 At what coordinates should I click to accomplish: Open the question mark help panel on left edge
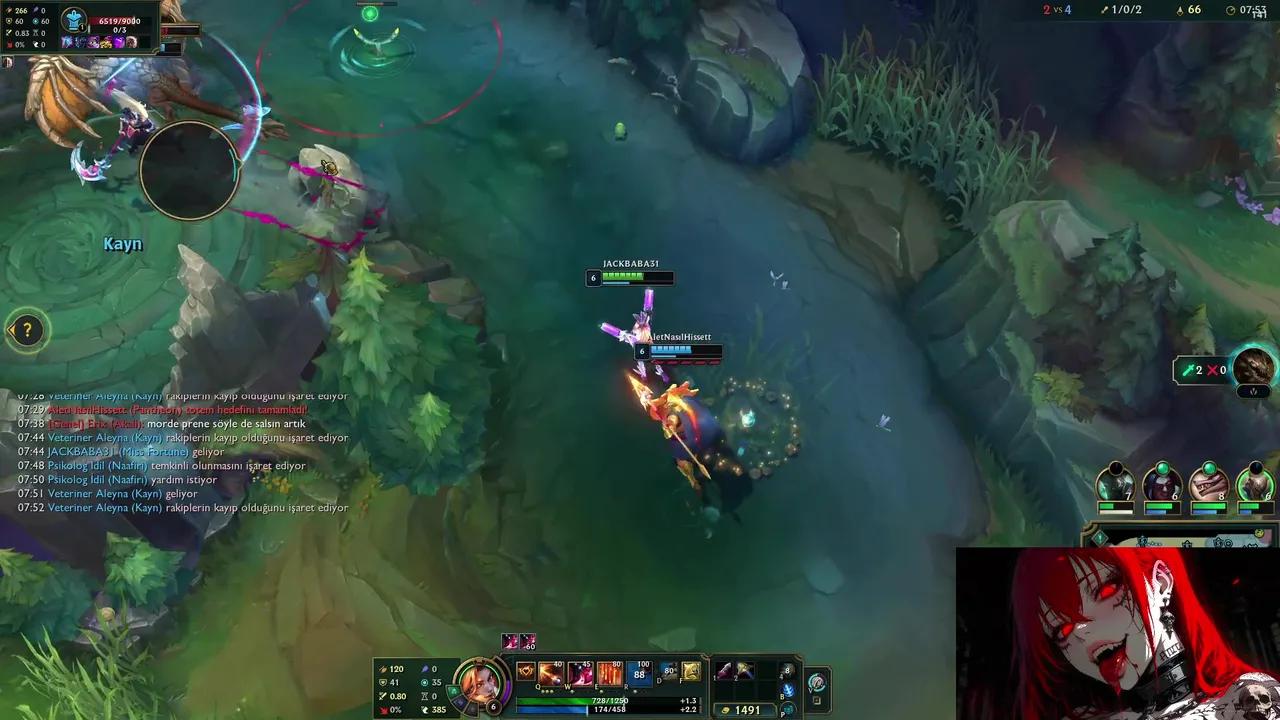[27, 331]
